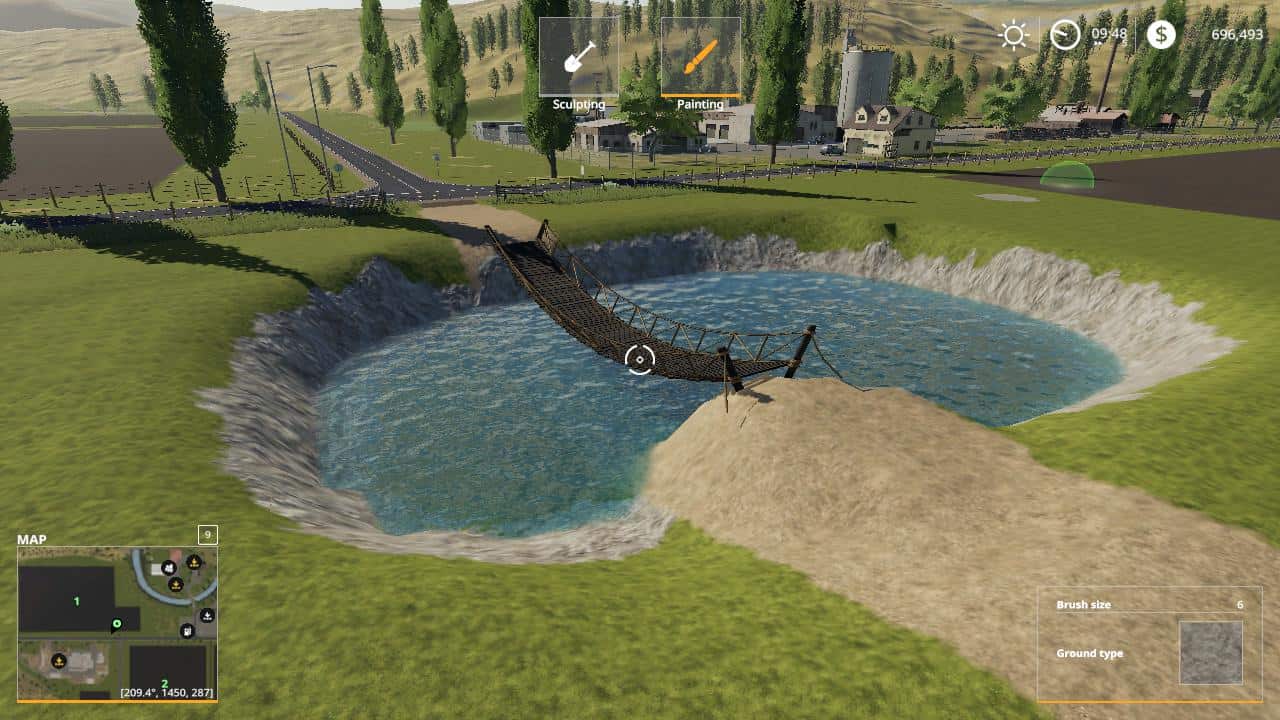Click the green player marker on the minimap
1280x720 pixels.
116,624
